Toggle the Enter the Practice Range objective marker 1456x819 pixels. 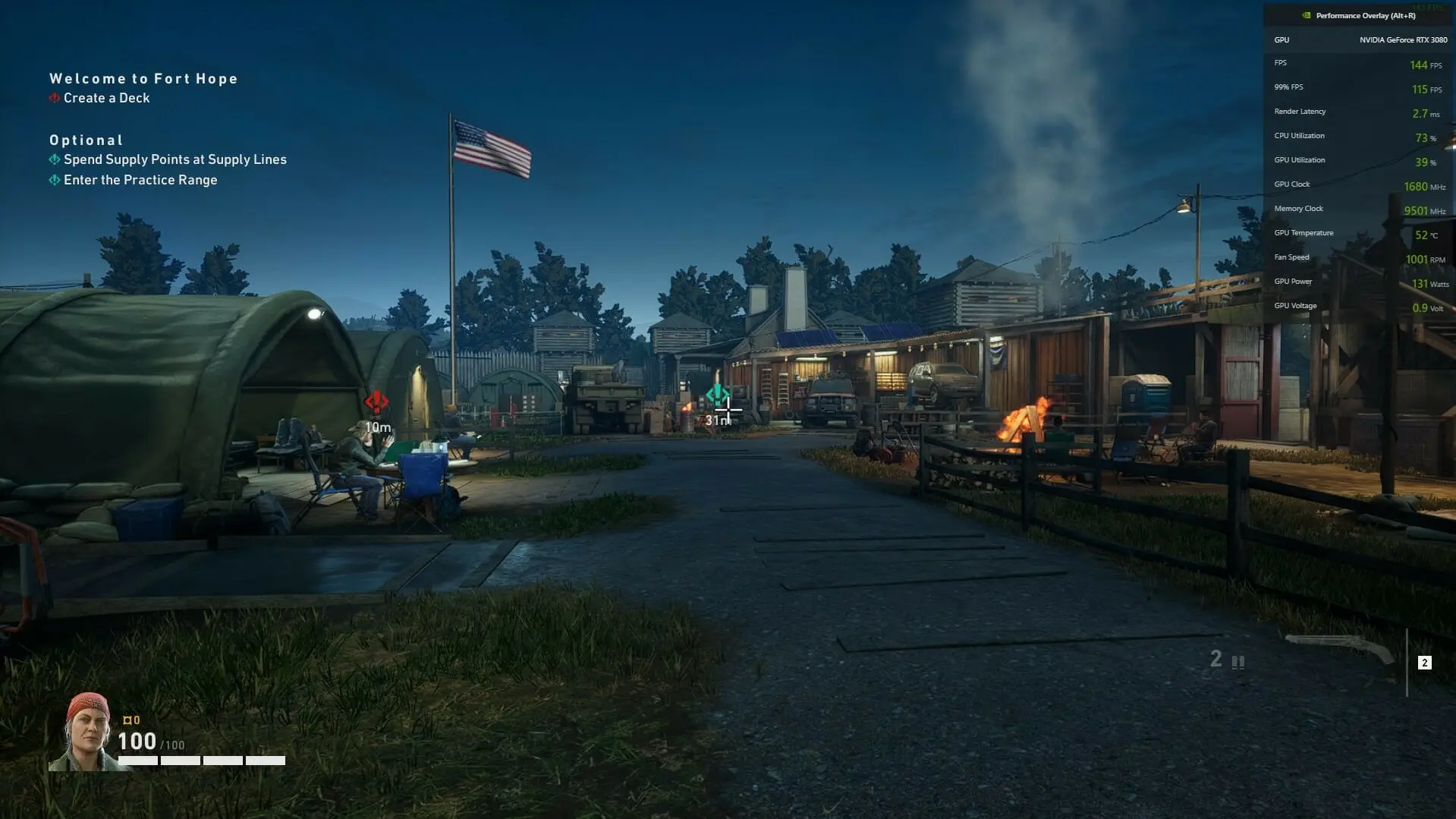54,180
